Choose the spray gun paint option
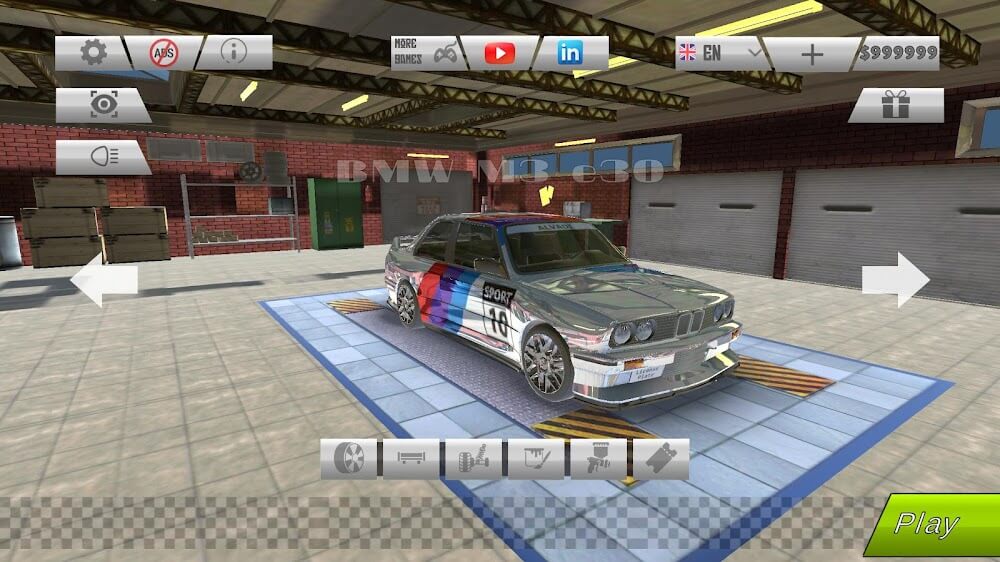This screenshot has height=562, width=1000. (x=597, y=459)
